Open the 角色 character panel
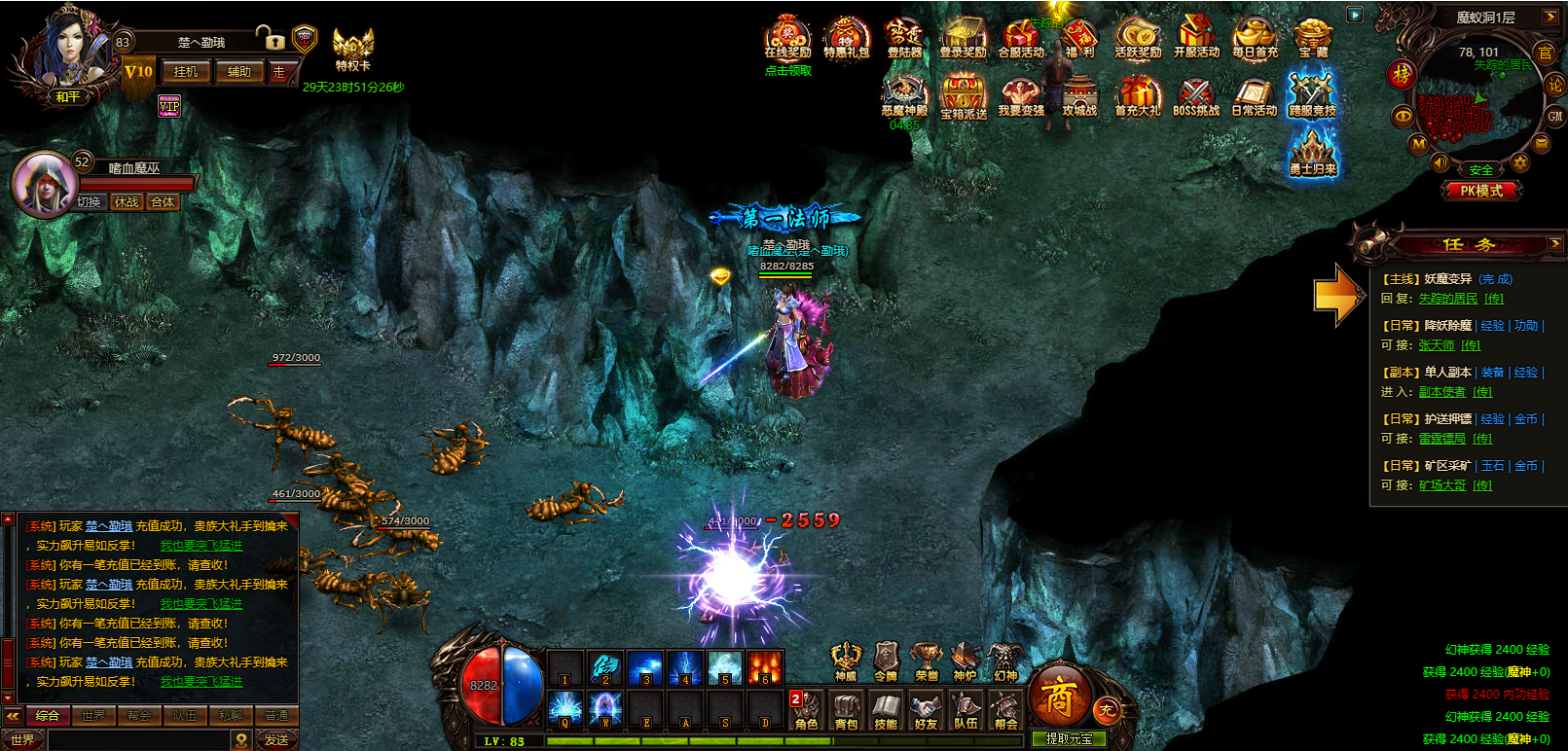The image size is (1568, 751). (807, 710)
